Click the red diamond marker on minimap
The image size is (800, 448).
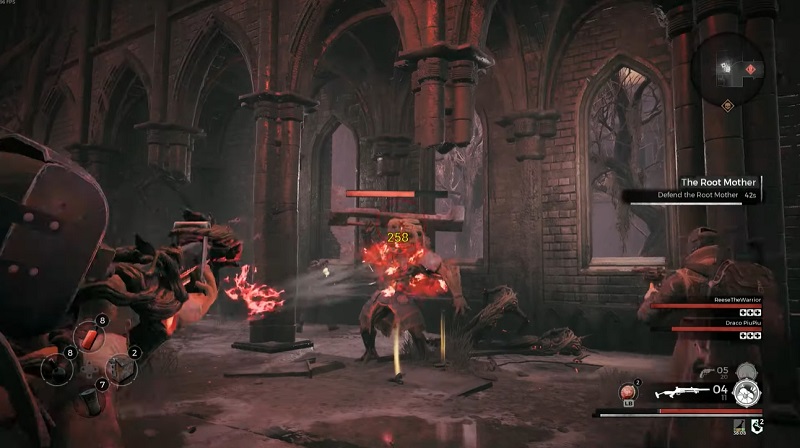[x=750, y=69]
